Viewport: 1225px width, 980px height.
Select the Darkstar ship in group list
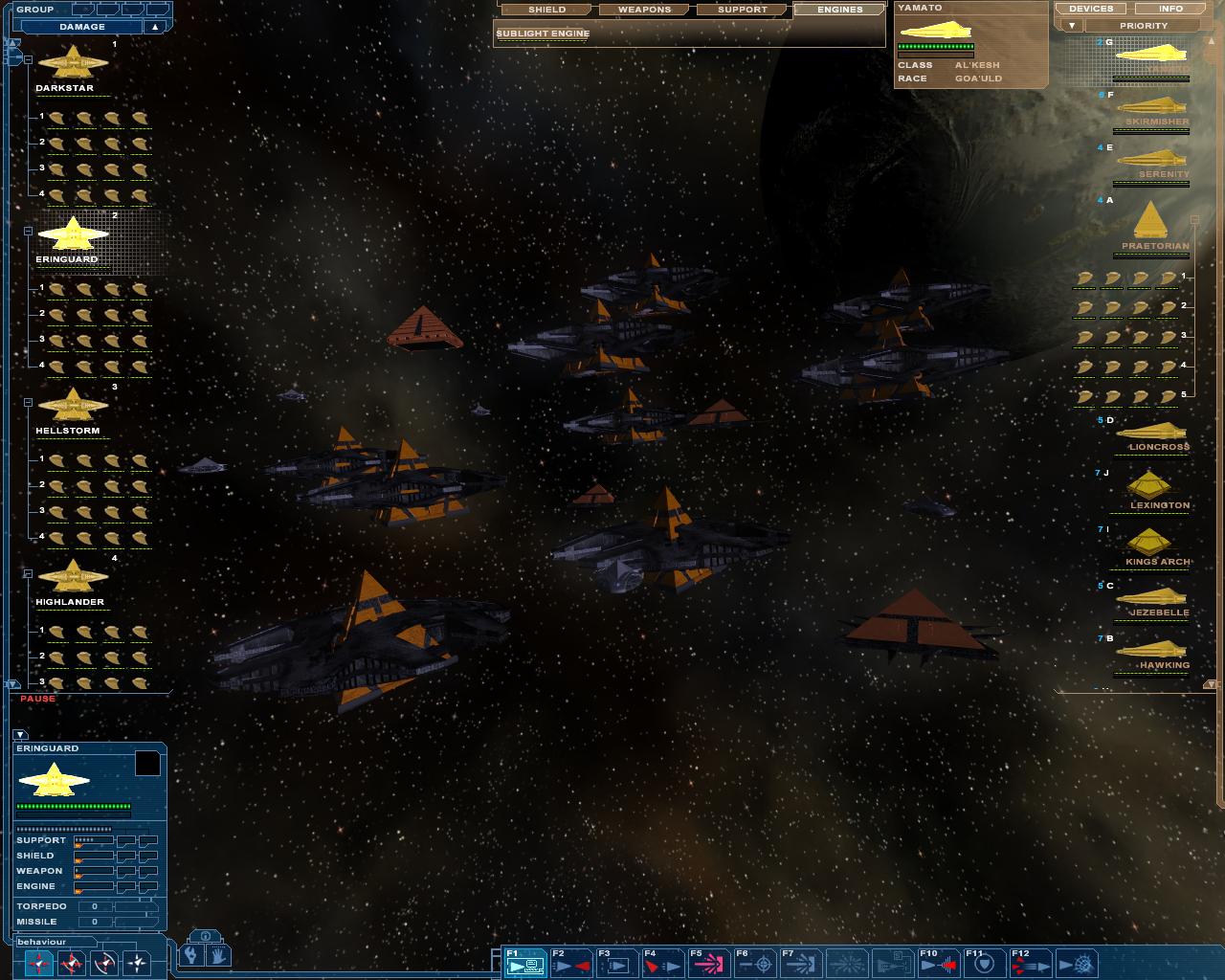[x=71, y=65]
